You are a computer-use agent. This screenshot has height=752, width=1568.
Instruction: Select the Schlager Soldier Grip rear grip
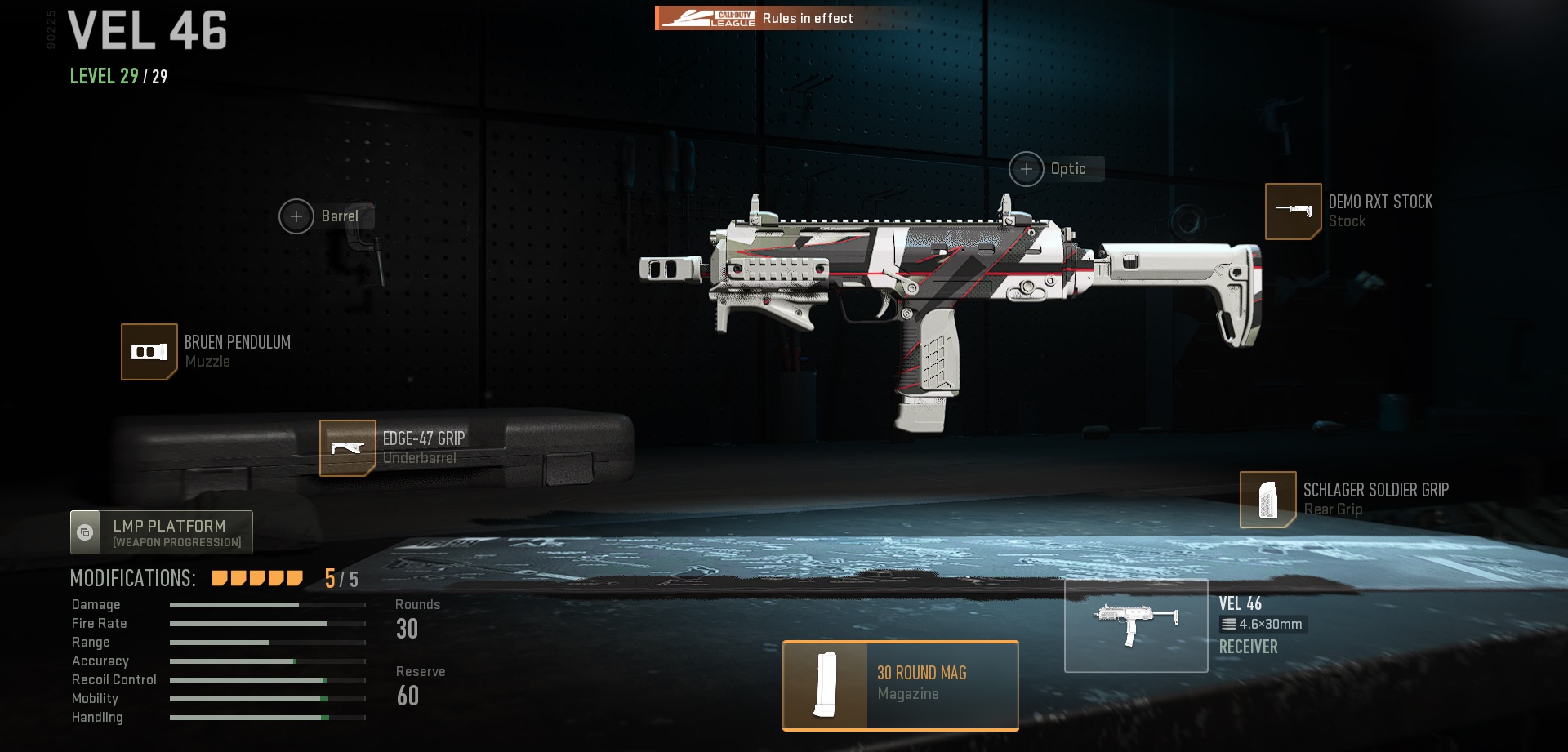point(1267,500)
